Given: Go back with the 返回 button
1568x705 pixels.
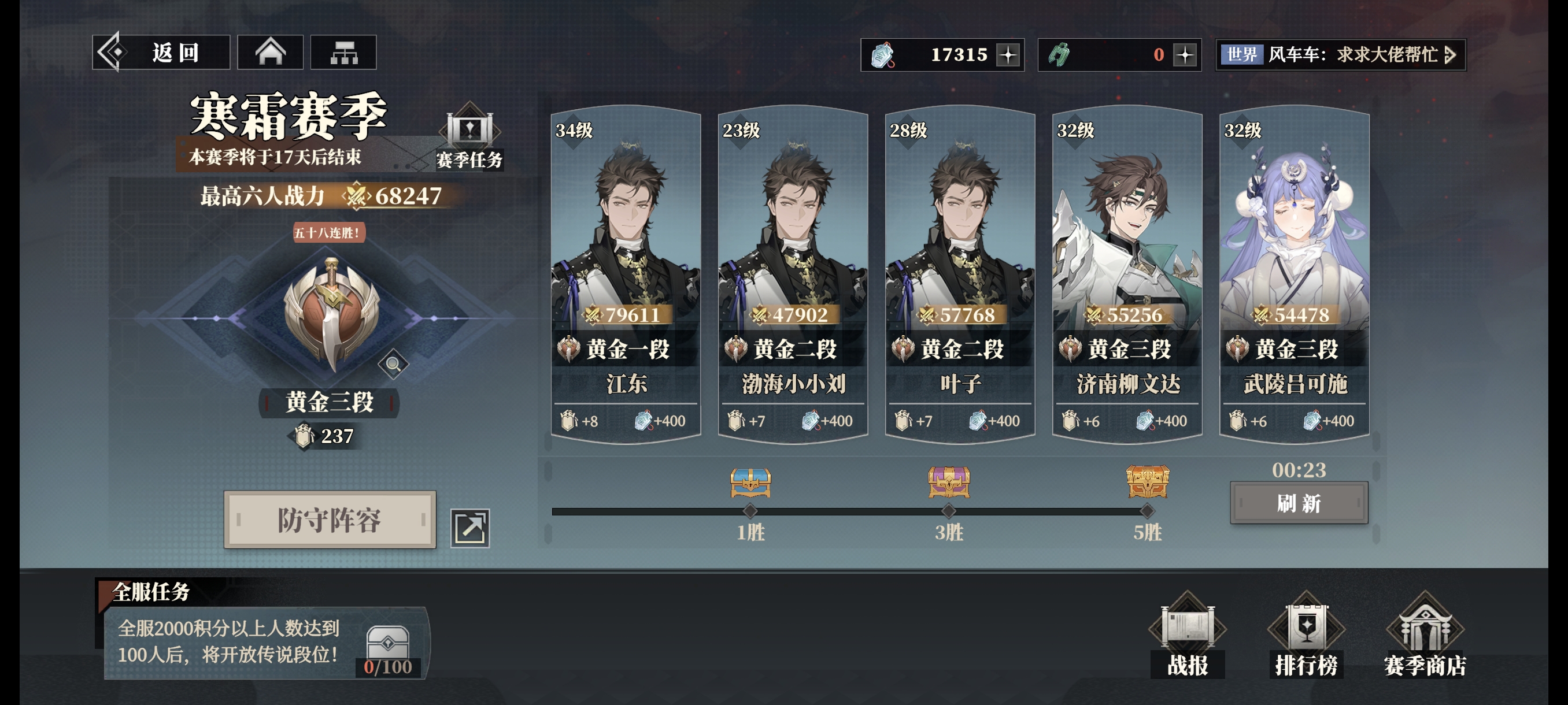Looking at the screenshot, I should (161, 53).
